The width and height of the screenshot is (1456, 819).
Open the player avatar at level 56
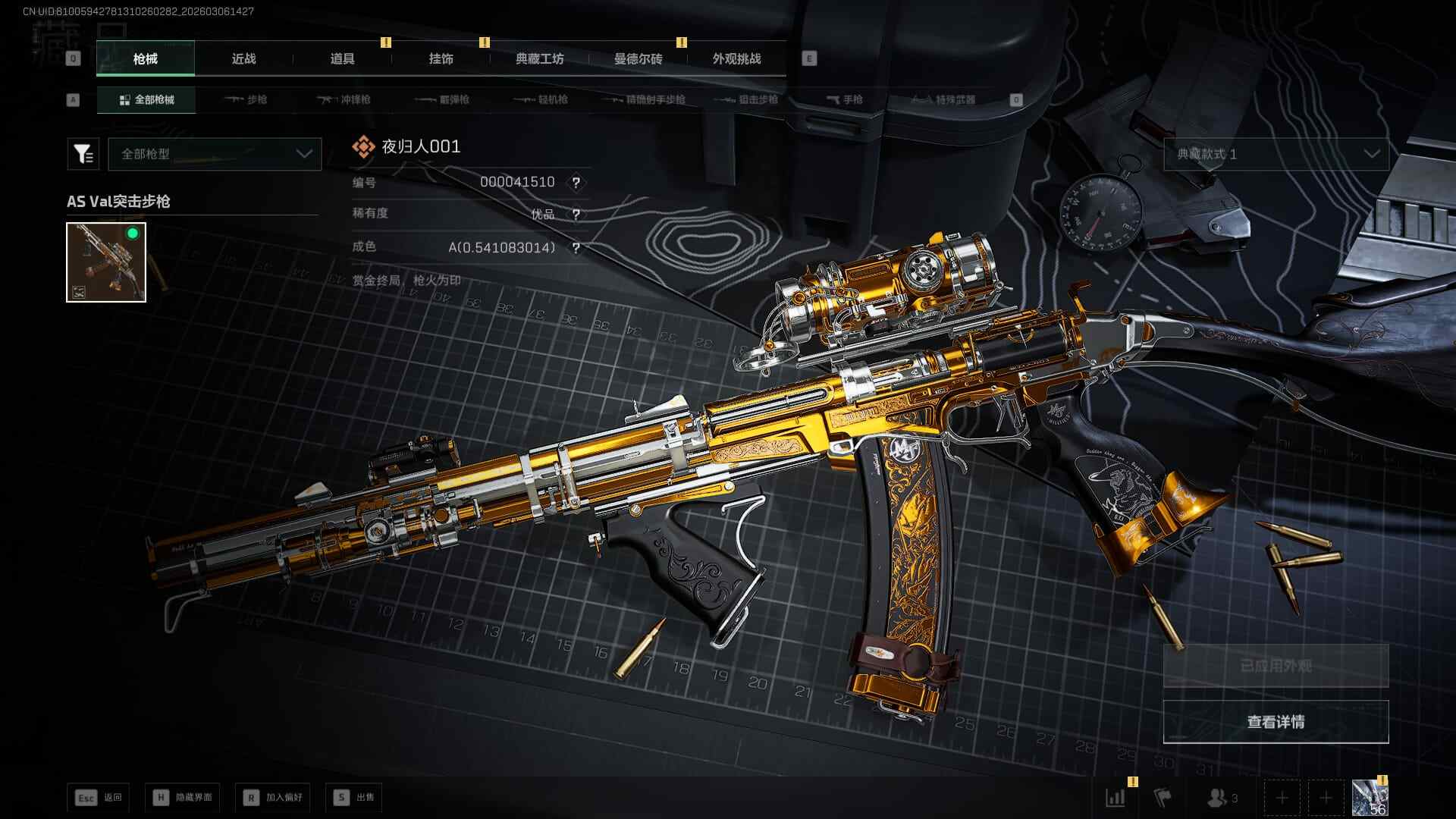coord(1370,799)
